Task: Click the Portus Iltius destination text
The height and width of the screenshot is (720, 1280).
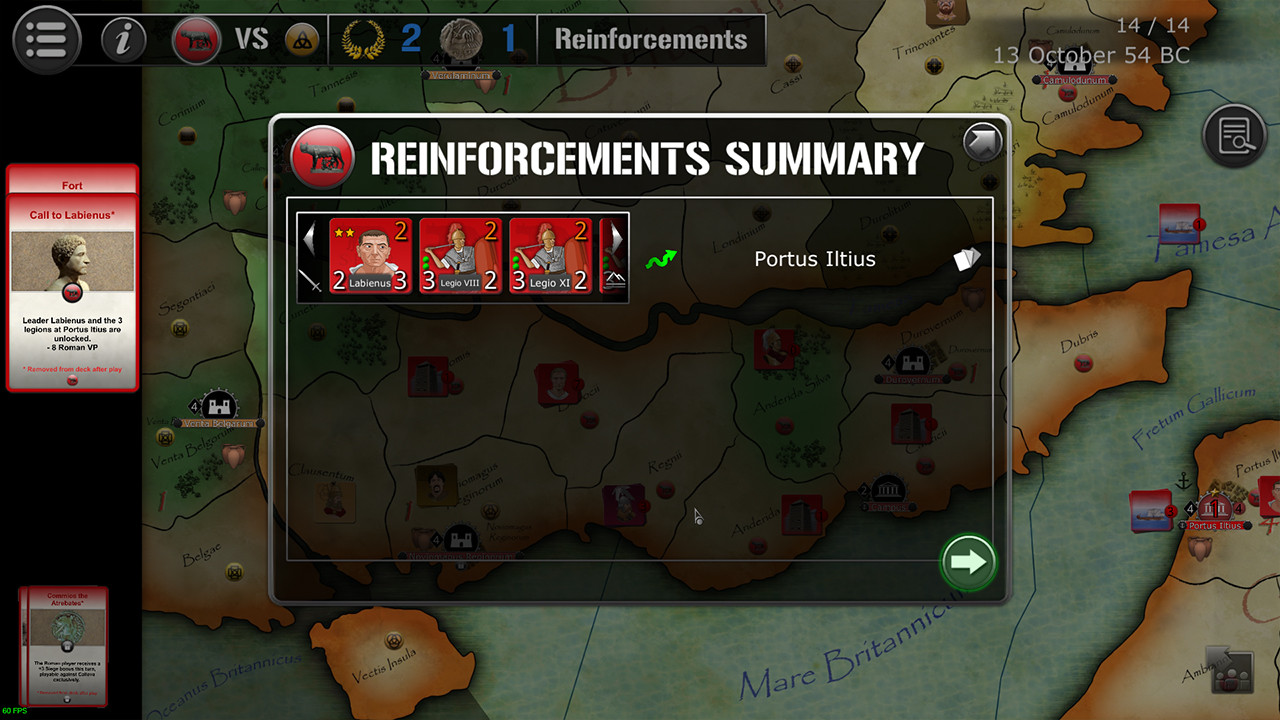Action: pyautogui.click(x=815, y=258)
